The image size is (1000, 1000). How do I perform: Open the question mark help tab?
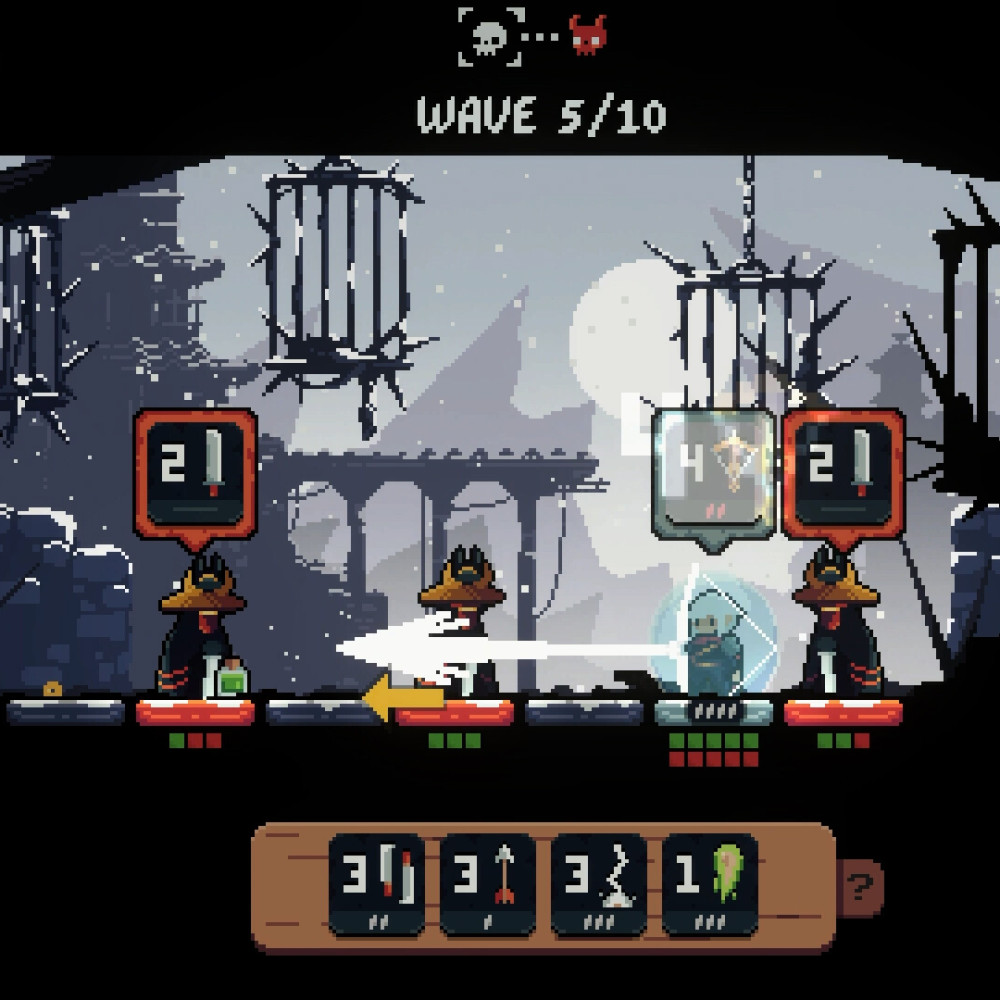coord(858,885)
